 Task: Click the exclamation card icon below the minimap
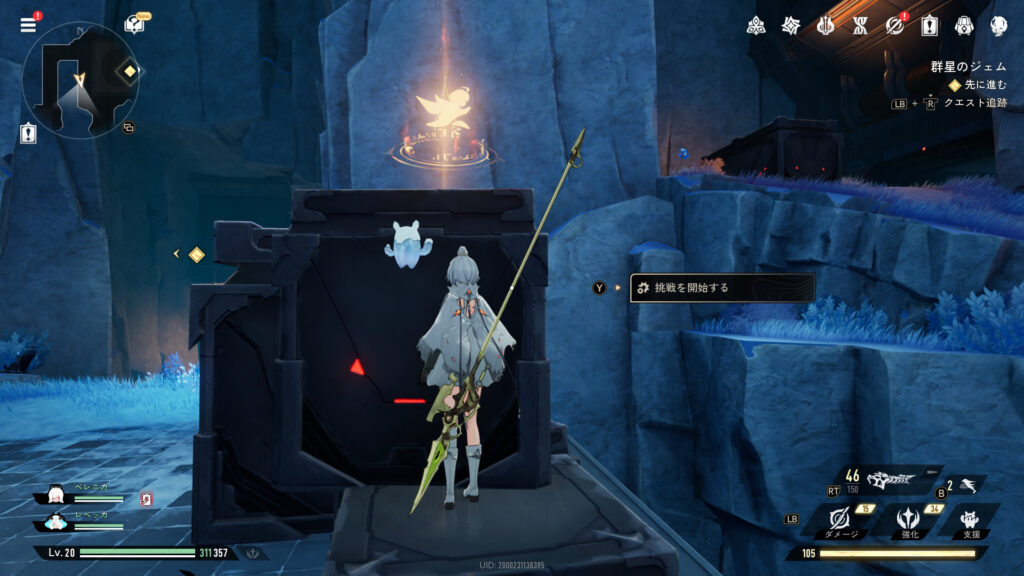pyautogui.click(x=28, y=134)
